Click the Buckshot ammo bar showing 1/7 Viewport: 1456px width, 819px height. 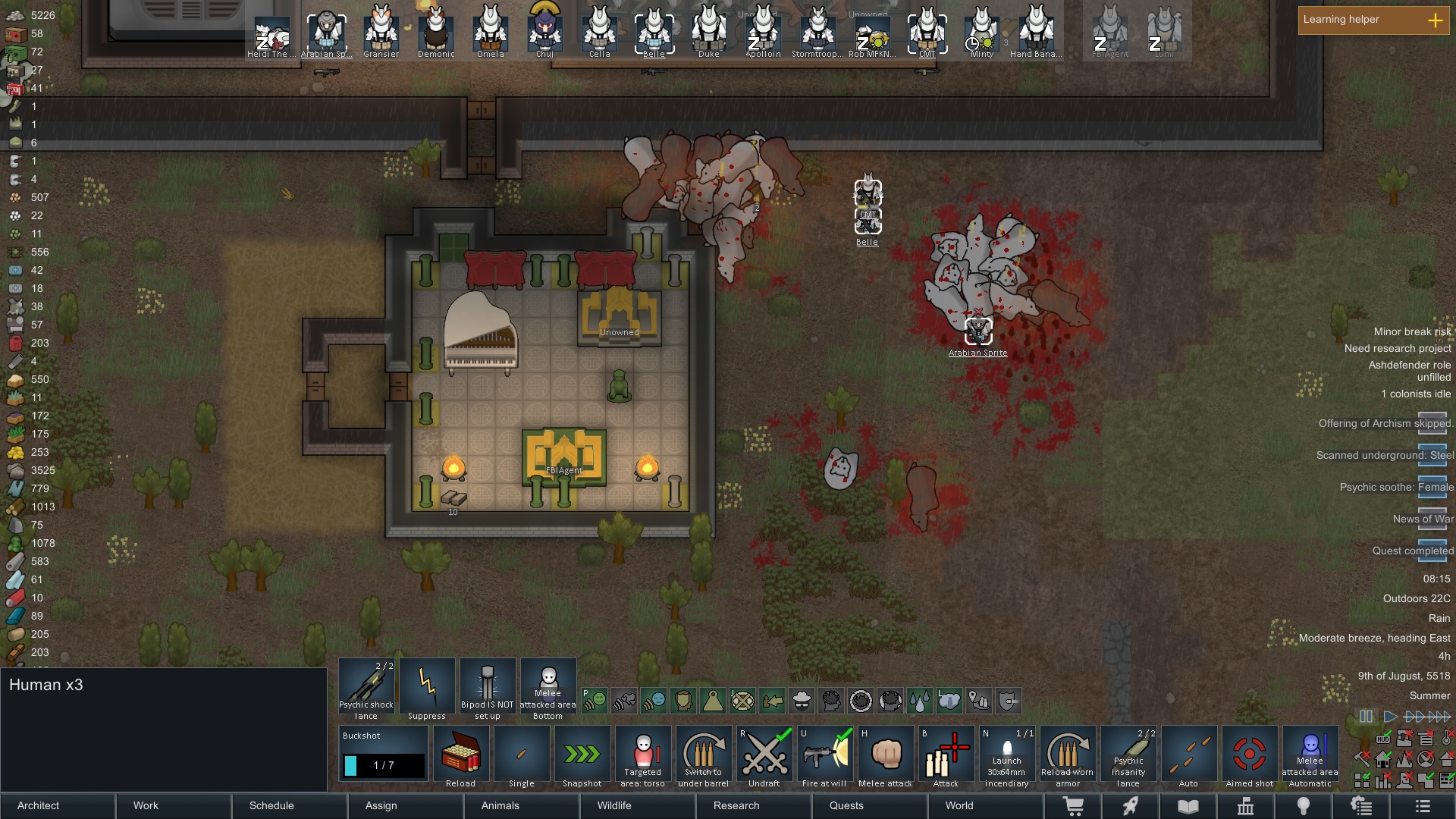coord(382,765)
